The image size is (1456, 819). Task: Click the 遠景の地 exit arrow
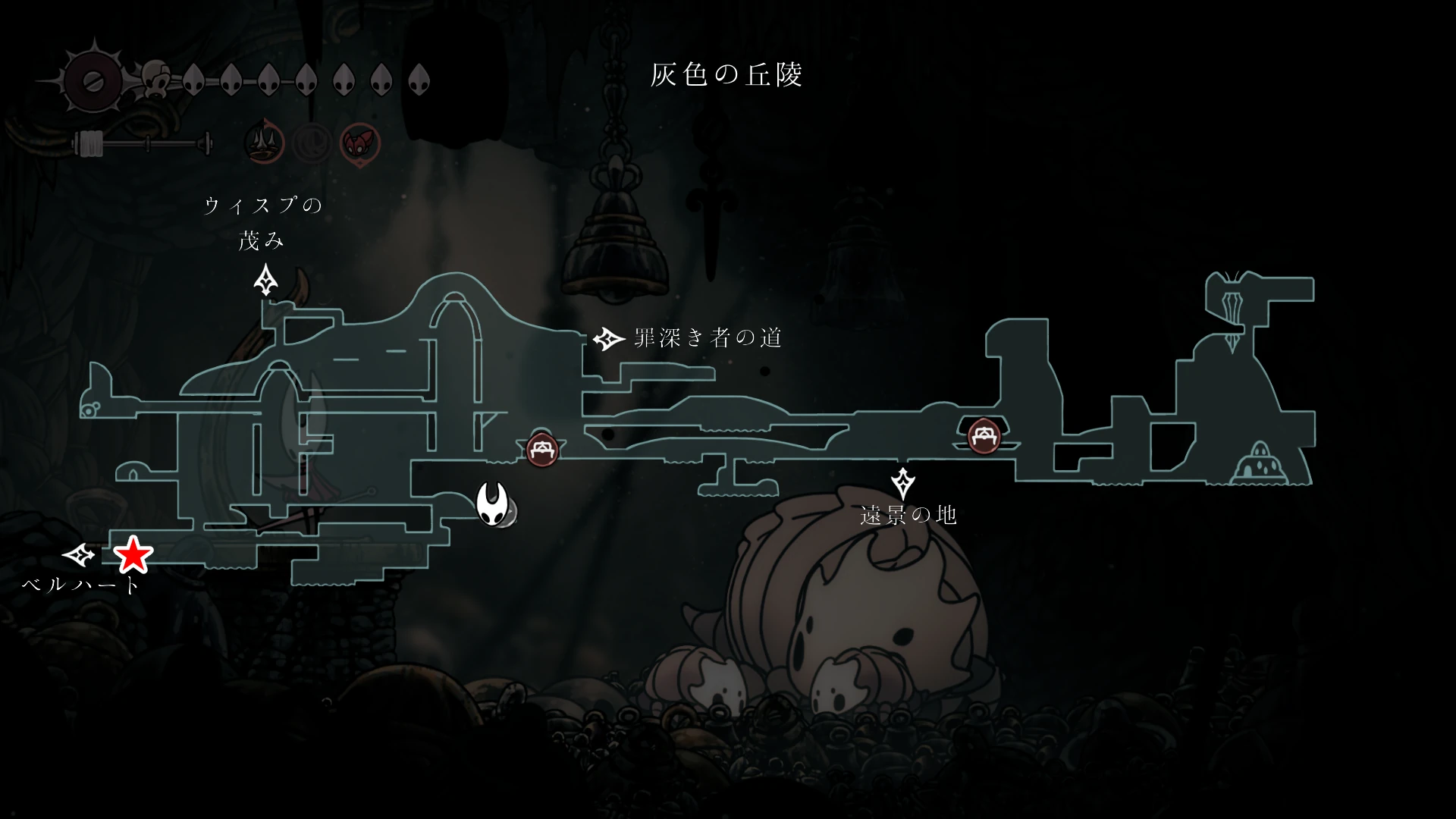tap(902, 483)
